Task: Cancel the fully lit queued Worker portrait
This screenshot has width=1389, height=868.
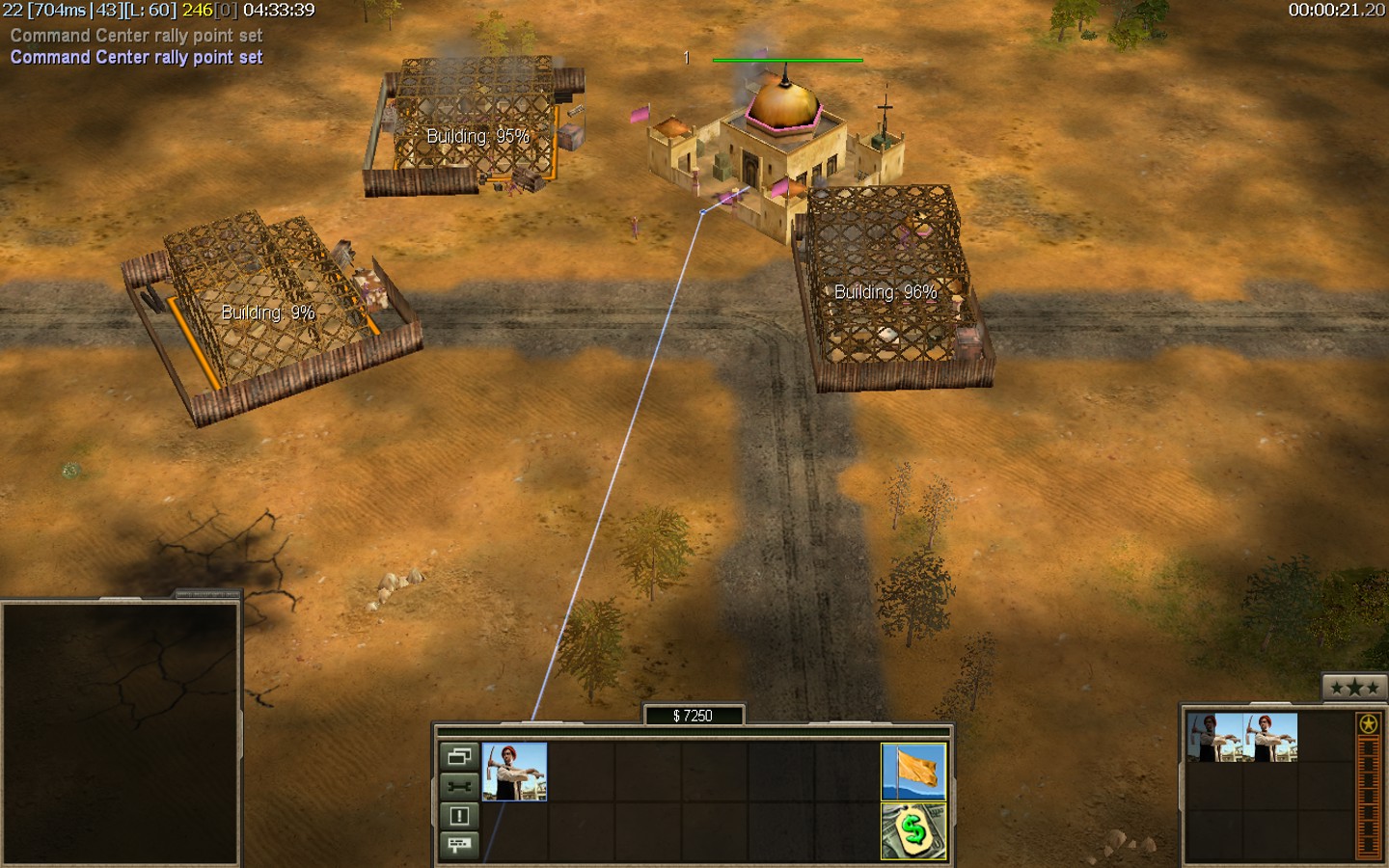Action: (1270, 738)
